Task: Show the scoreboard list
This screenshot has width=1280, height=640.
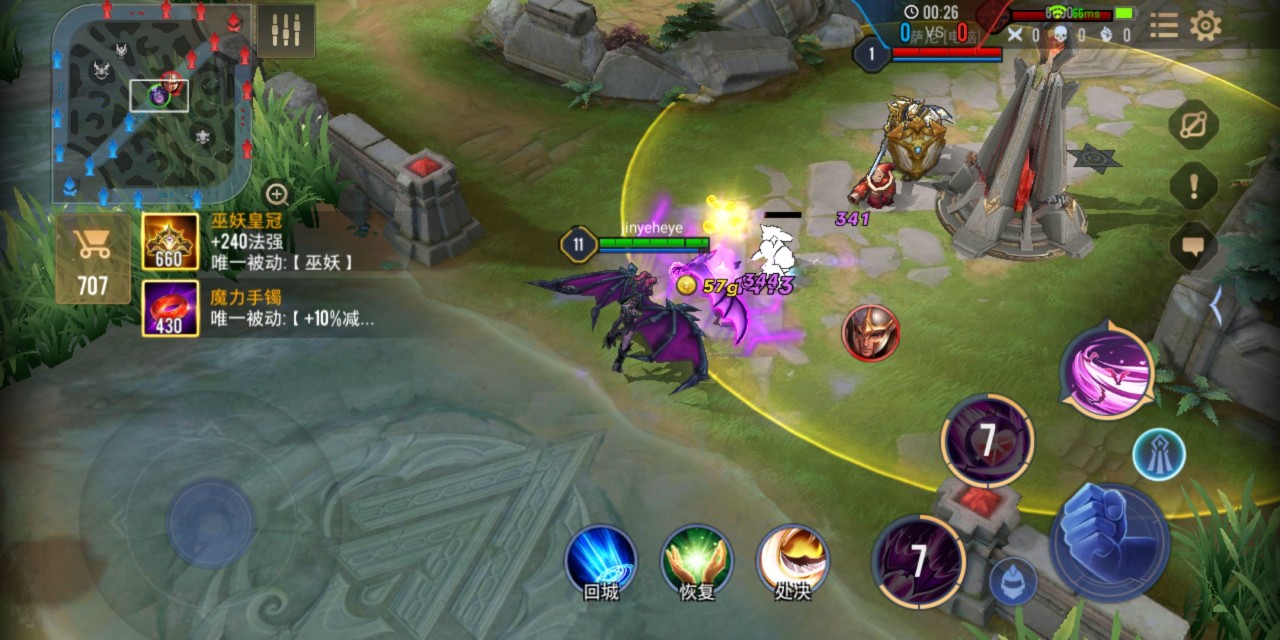Action: coord(1163,26)
